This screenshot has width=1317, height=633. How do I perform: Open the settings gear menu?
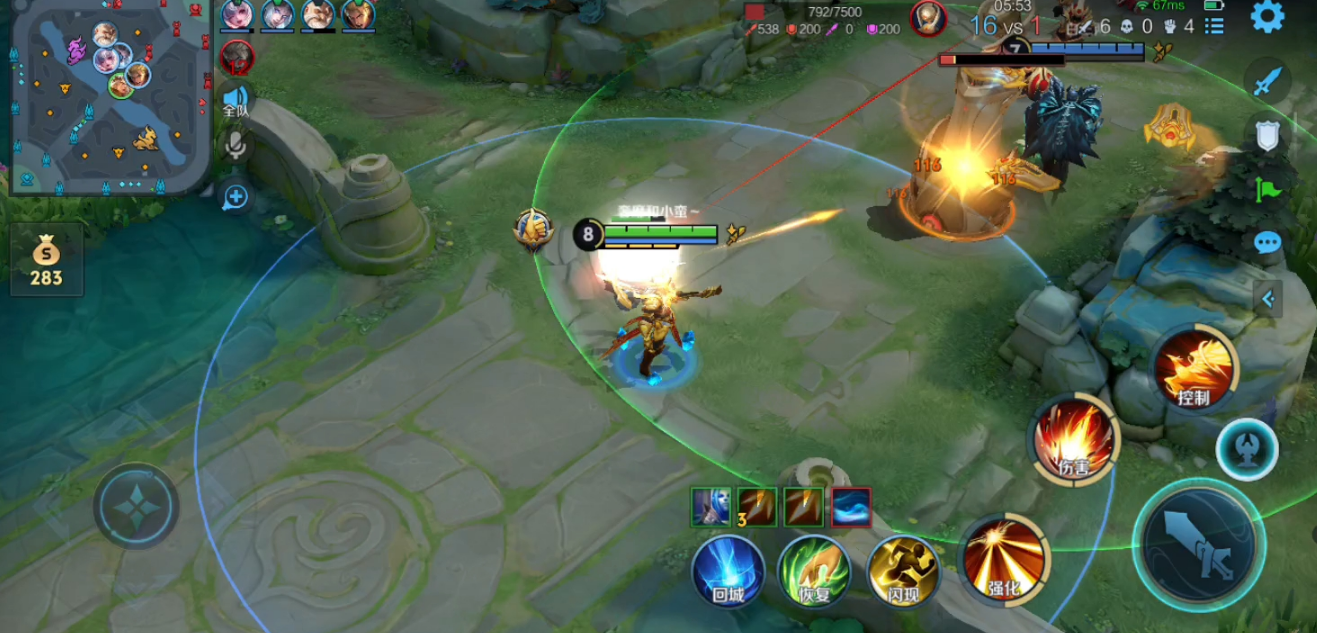(x=1267, y=17)
